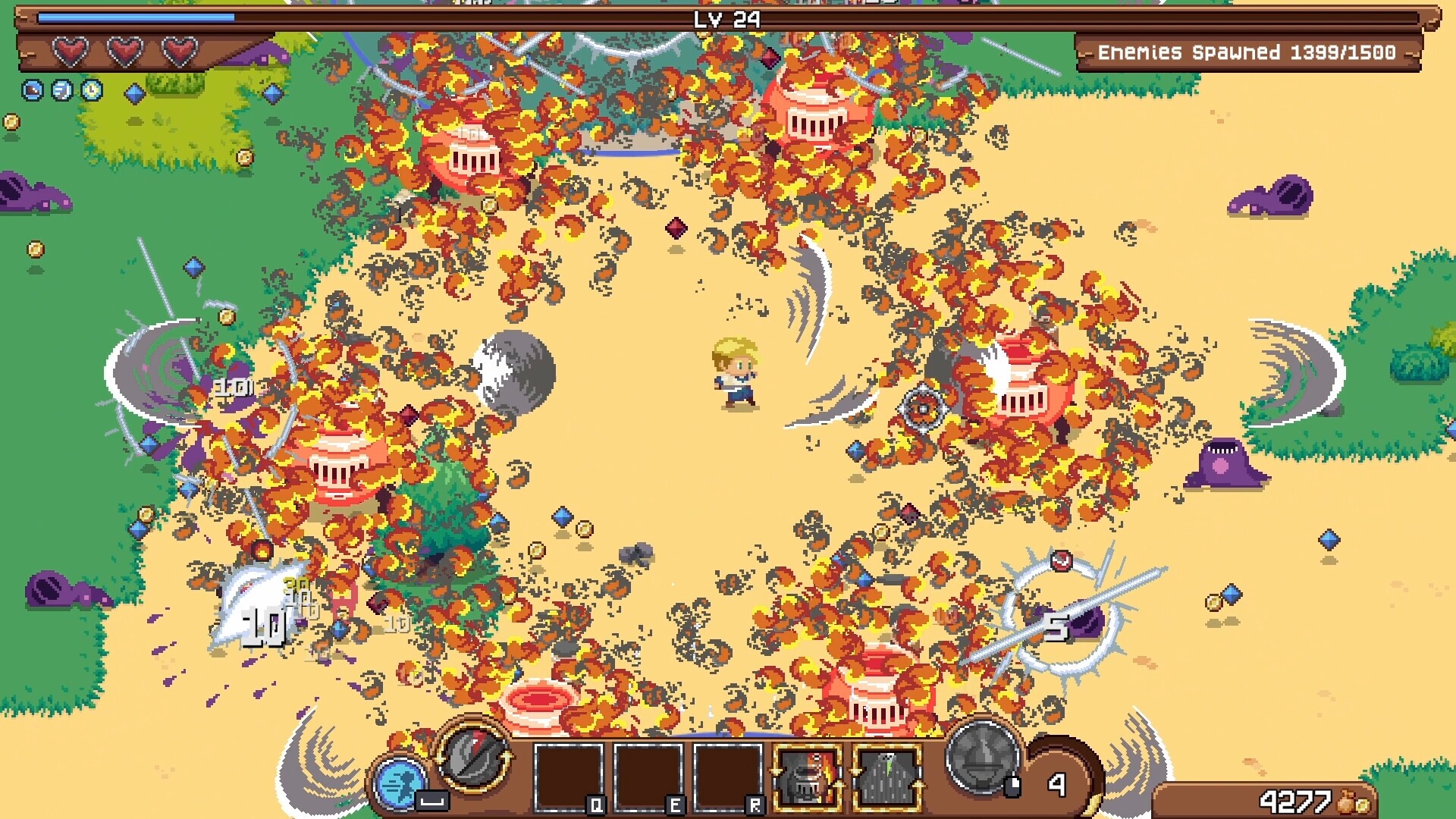The height and width of the screenshot is (819, 1456).
Task: Toggle the second heart in the health row
Action: 125,52
